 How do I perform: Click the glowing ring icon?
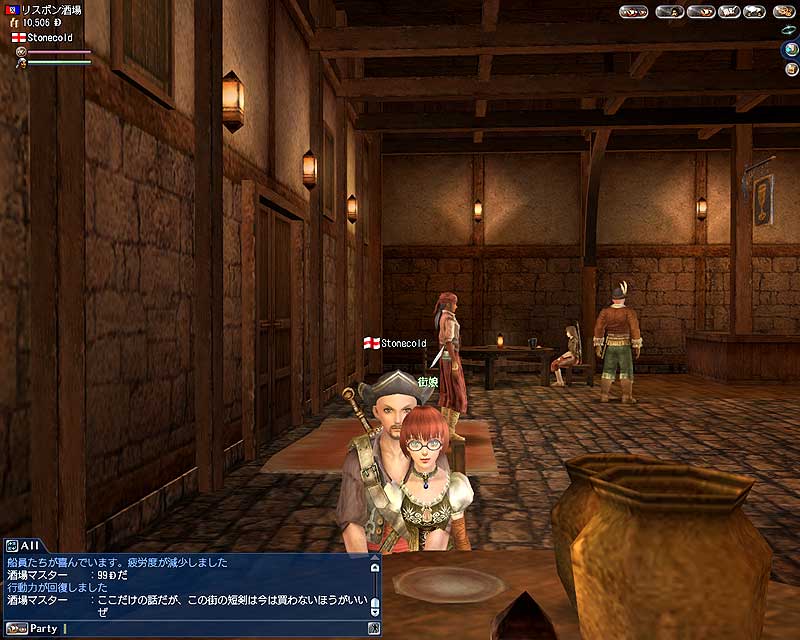(x=787, y=31)
